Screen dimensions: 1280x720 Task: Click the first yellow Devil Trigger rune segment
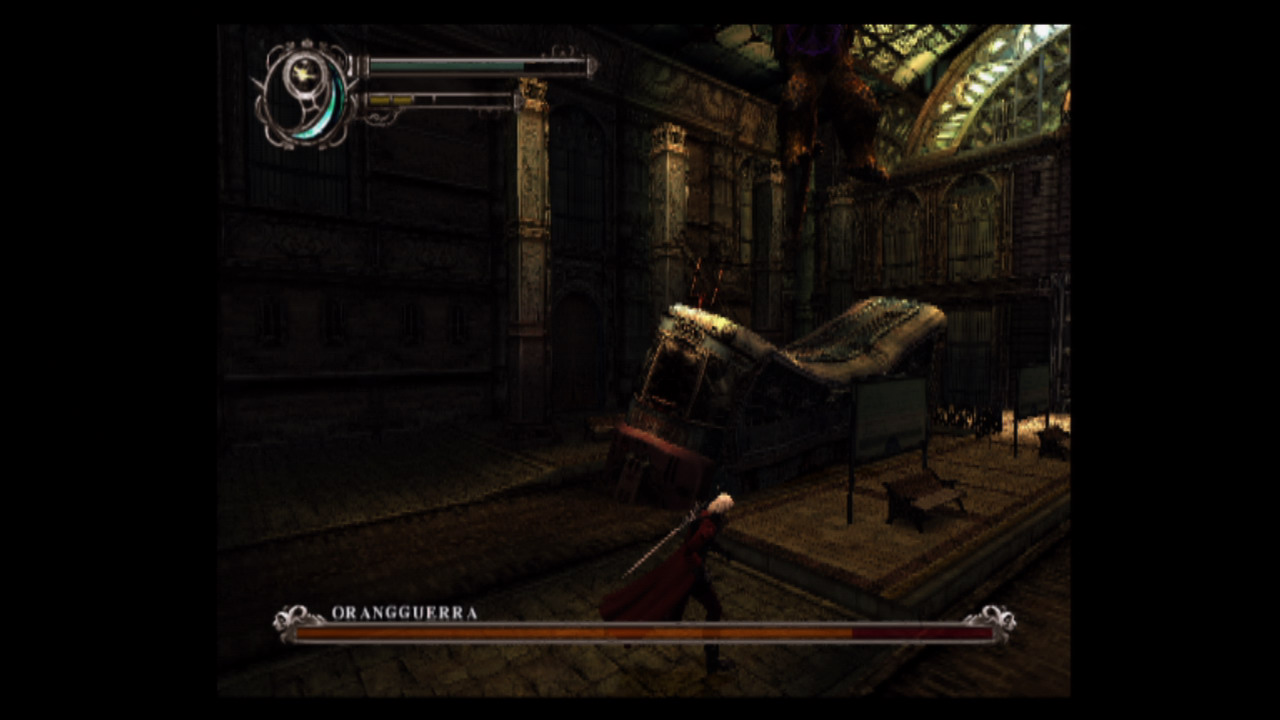pyautogui.click(x=381, y=99)
